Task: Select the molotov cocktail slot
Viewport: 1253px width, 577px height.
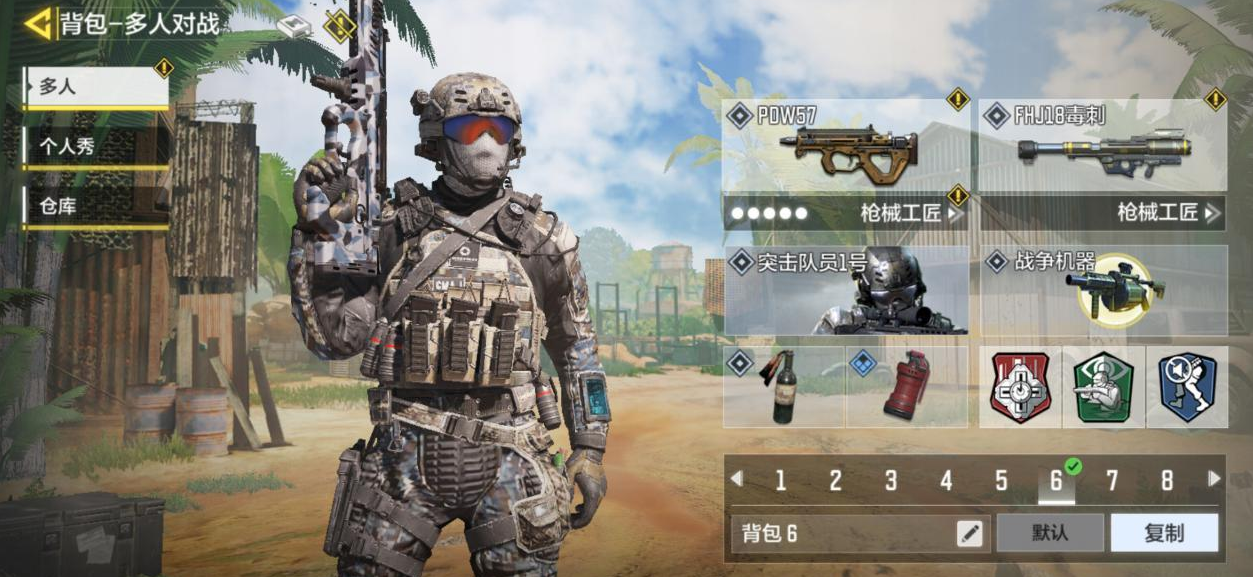Action: 785,387
